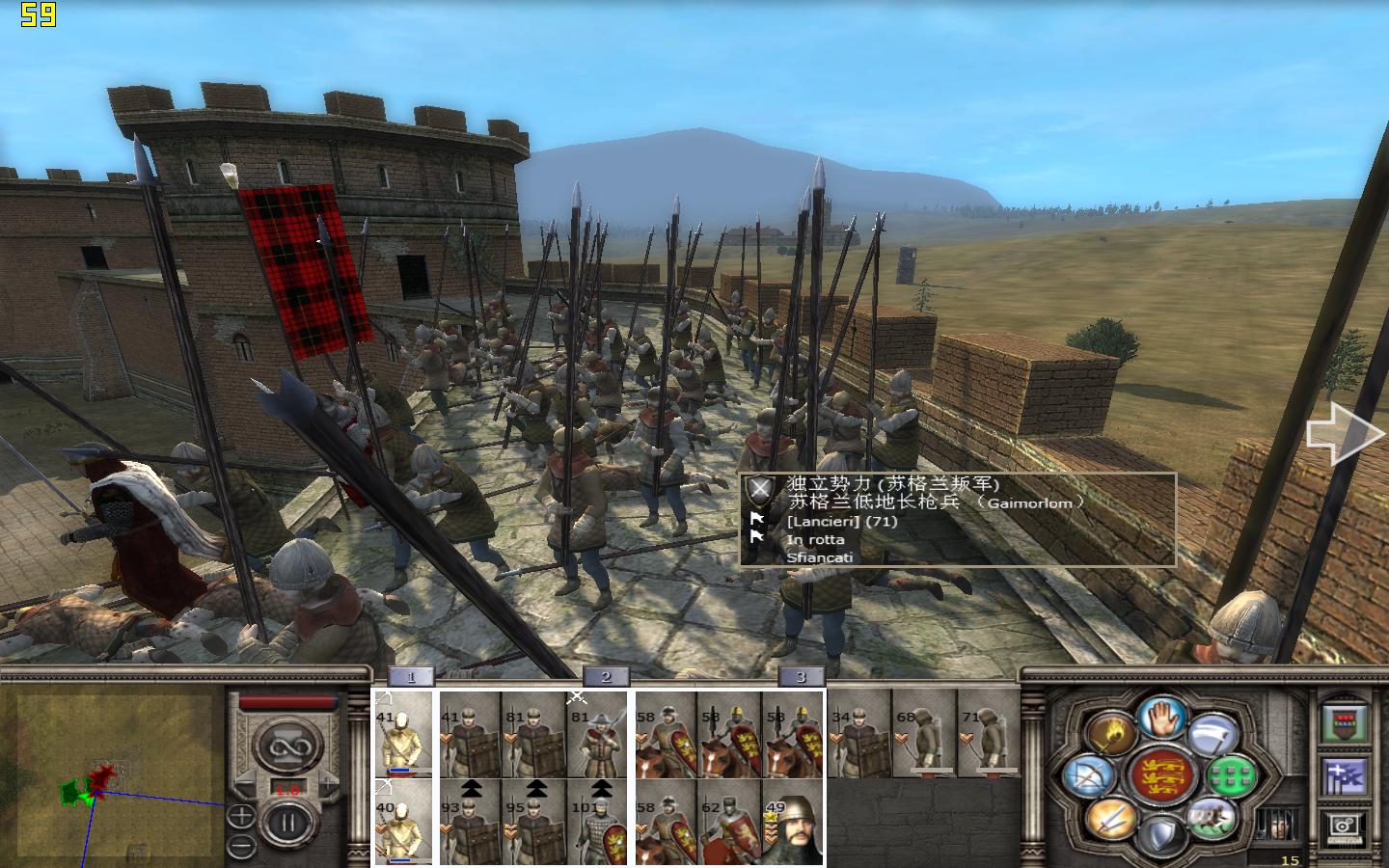The width and height of the screenshot is (1389, 868).
Task: Toggle guard mode shield icon
Action: coord(1160,832)
